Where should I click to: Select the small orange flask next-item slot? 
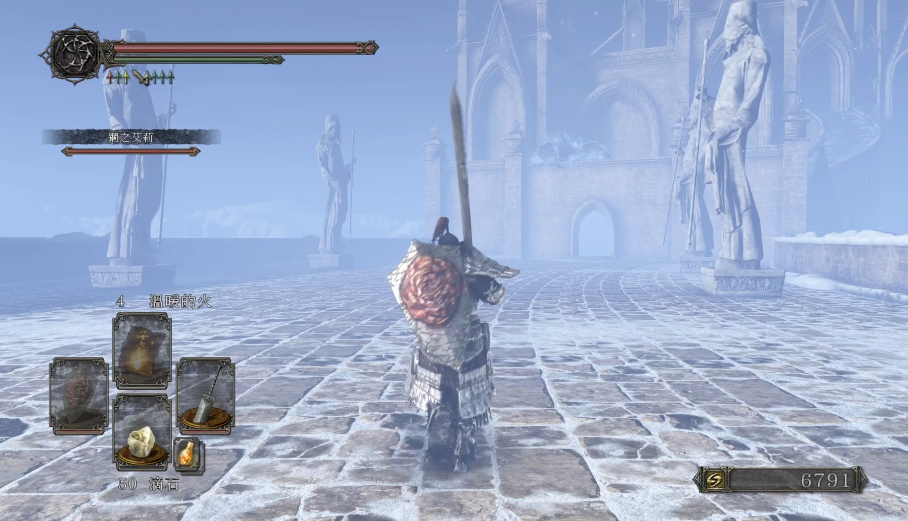coord(187,454)
